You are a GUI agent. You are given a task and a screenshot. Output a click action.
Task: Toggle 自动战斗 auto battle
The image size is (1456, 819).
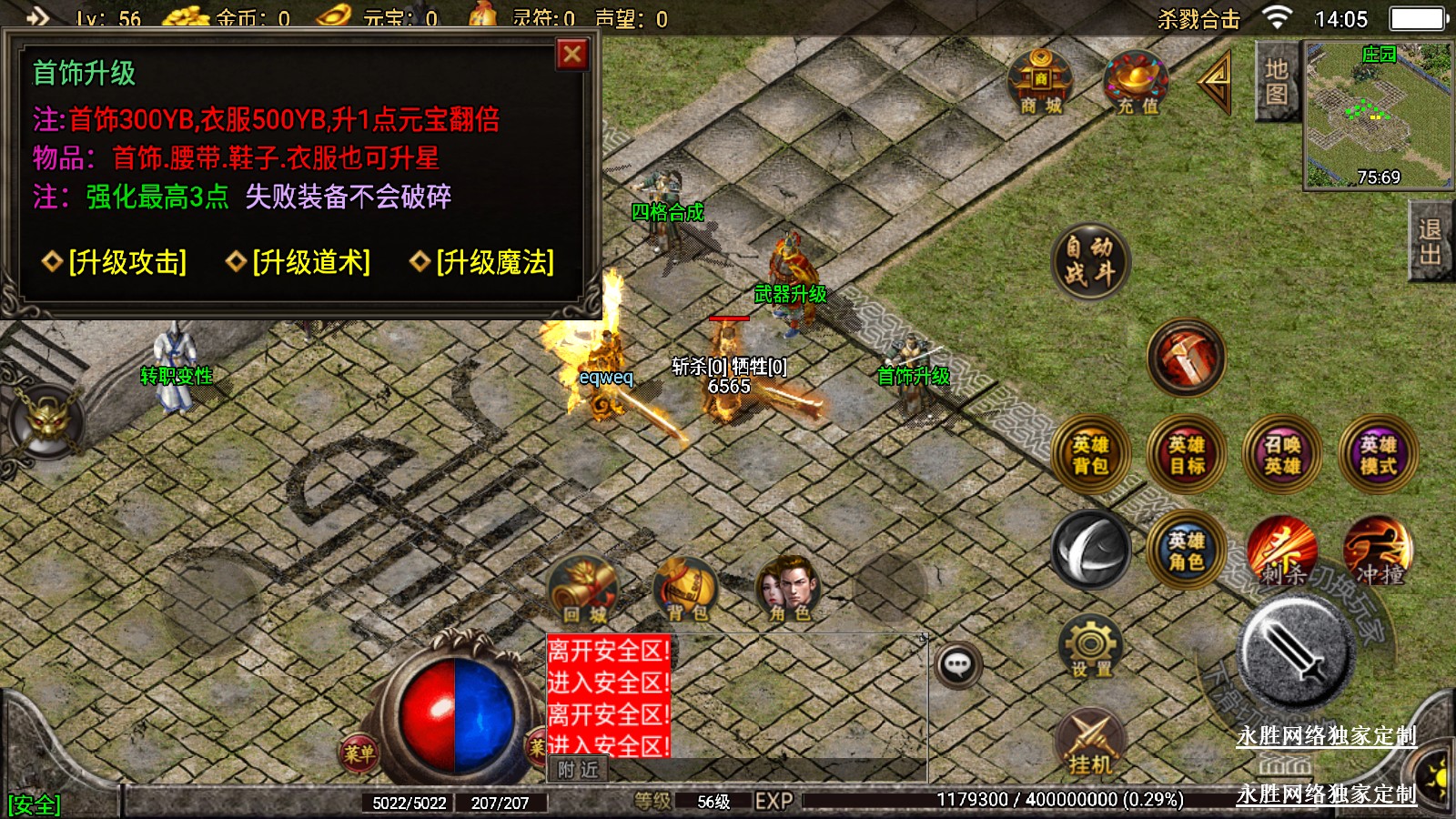click(1090, 261)
